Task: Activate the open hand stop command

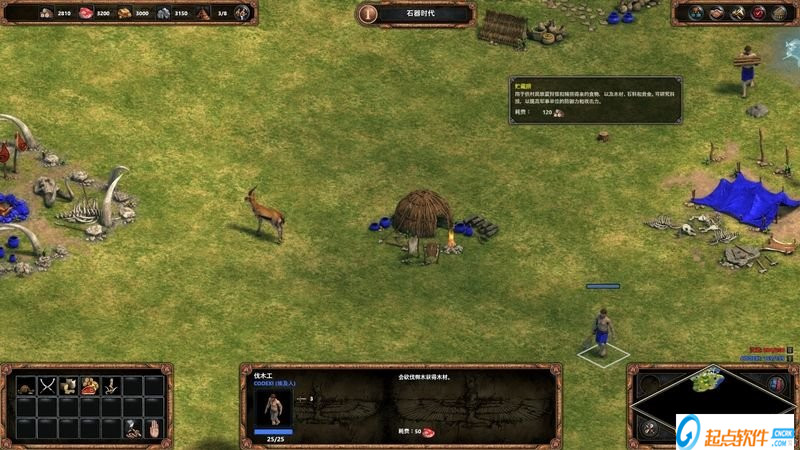Action: [153, 428]
